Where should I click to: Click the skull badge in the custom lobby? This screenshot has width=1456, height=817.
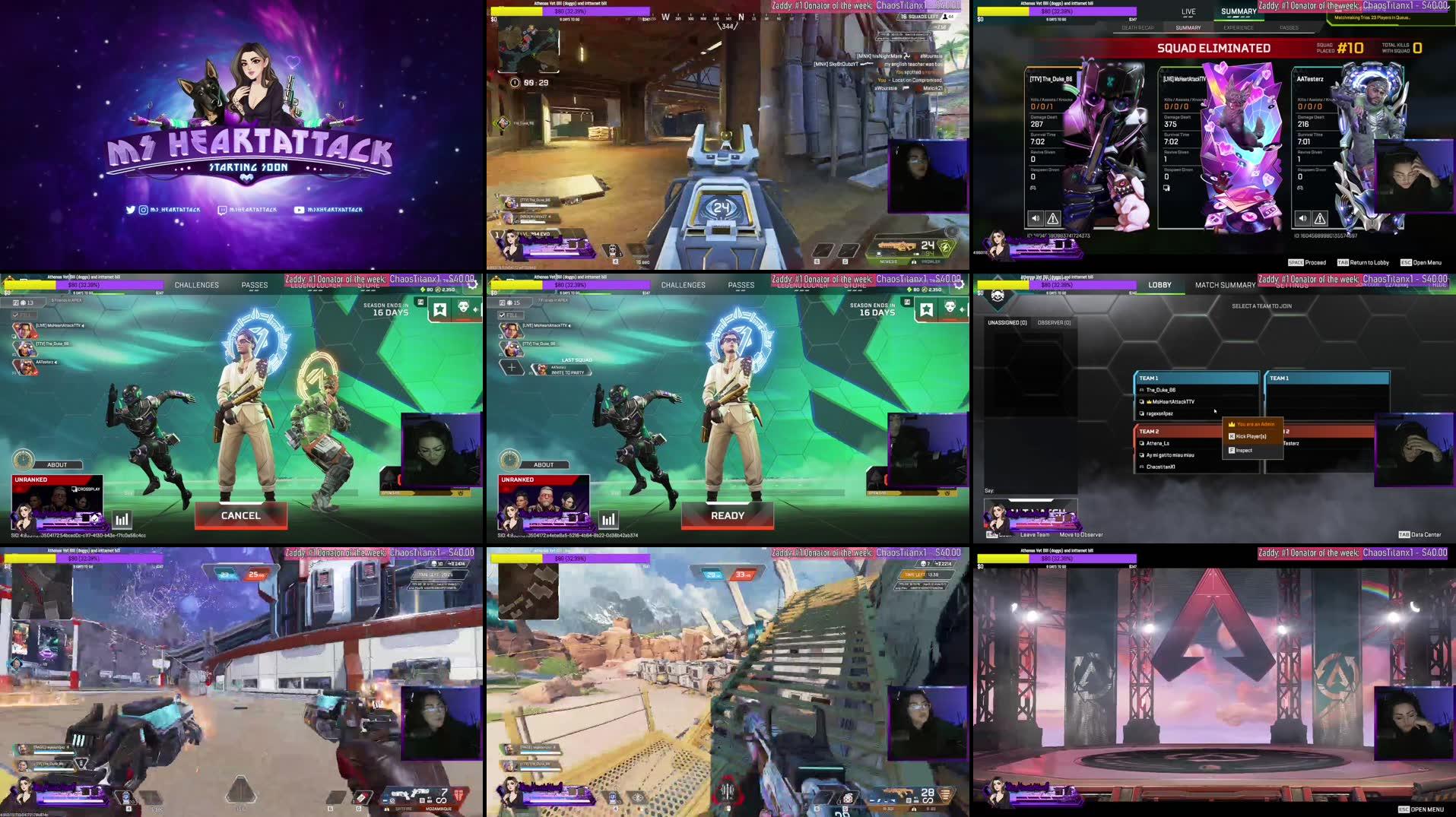(x=997, y=296)
